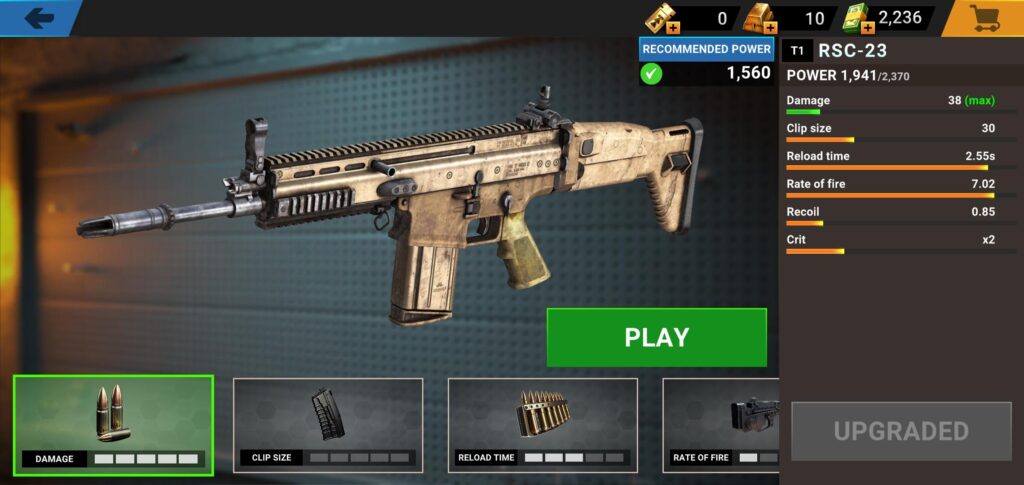Pick the Rate of Fire upgrade tile
Screen dimensions: 1024x485
point(721,424)
